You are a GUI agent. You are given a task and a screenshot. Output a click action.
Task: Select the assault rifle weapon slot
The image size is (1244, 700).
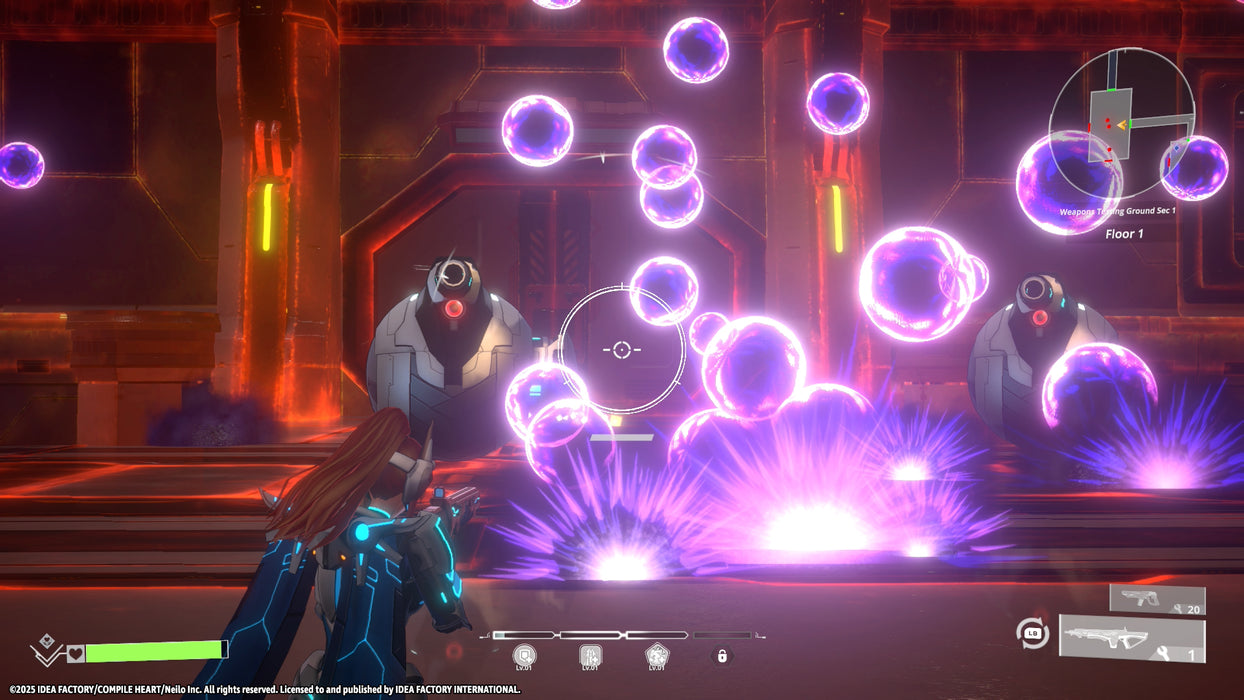(x=1132, y=639)
